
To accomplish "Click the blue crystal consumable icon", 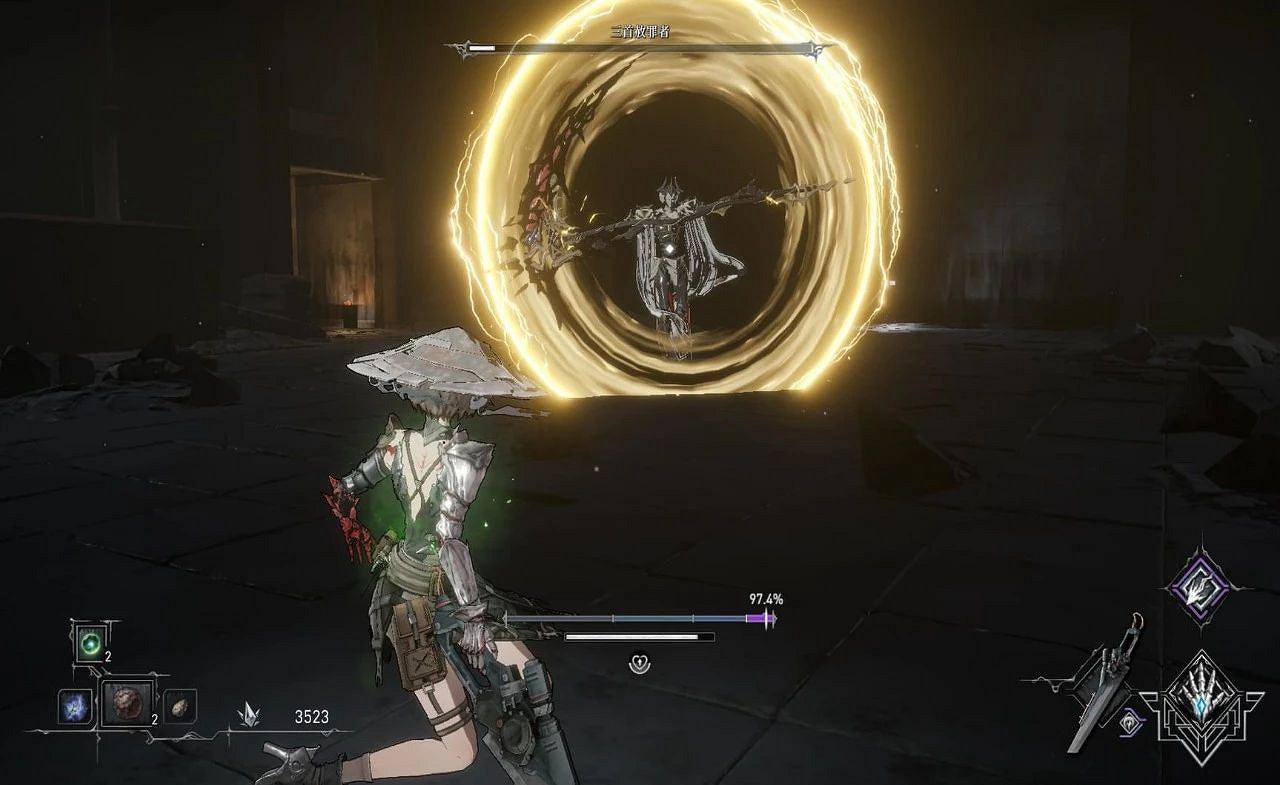I will point(74,708).
